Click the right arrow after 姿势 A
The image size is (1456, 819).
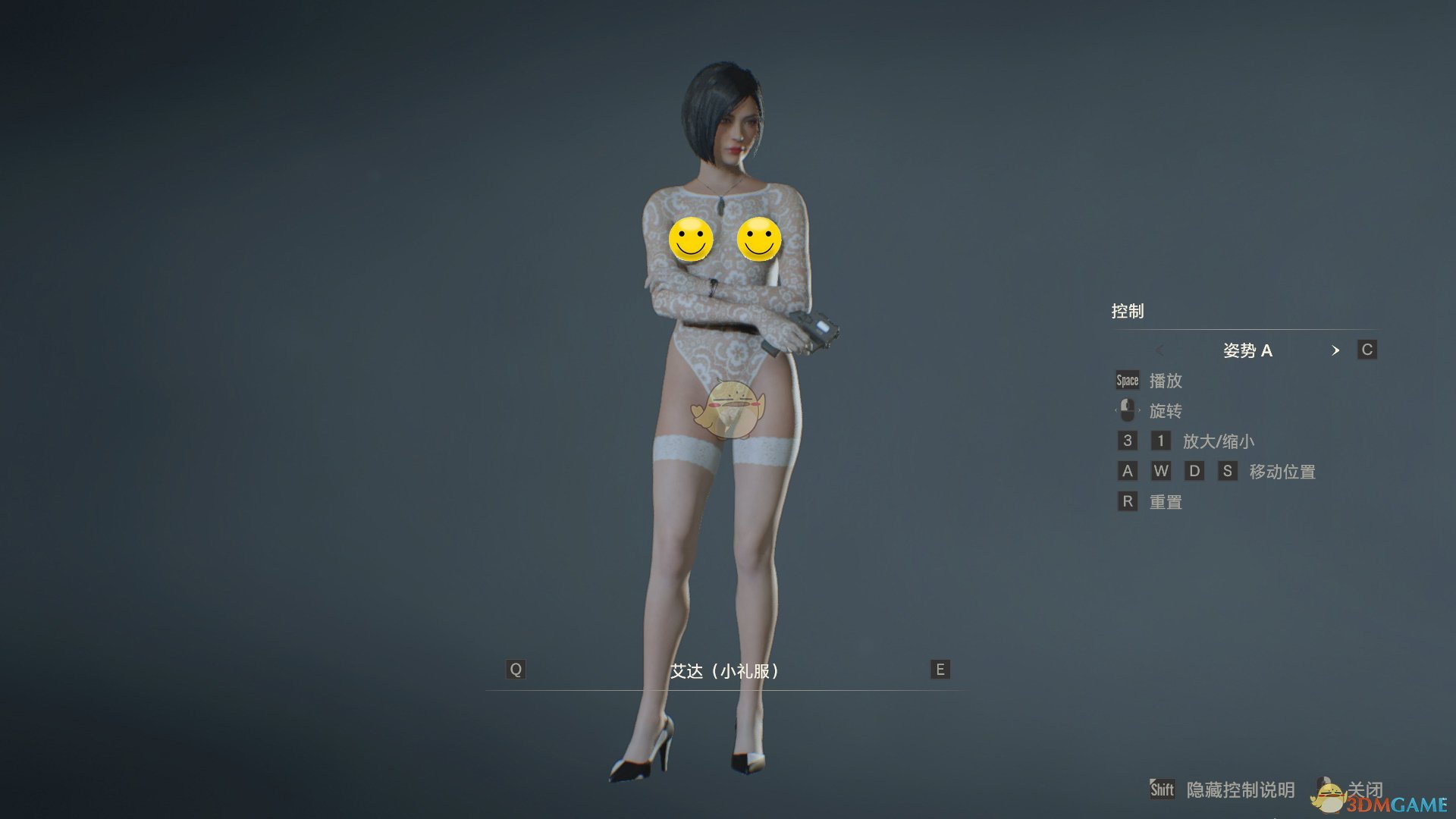[1336, 350]
